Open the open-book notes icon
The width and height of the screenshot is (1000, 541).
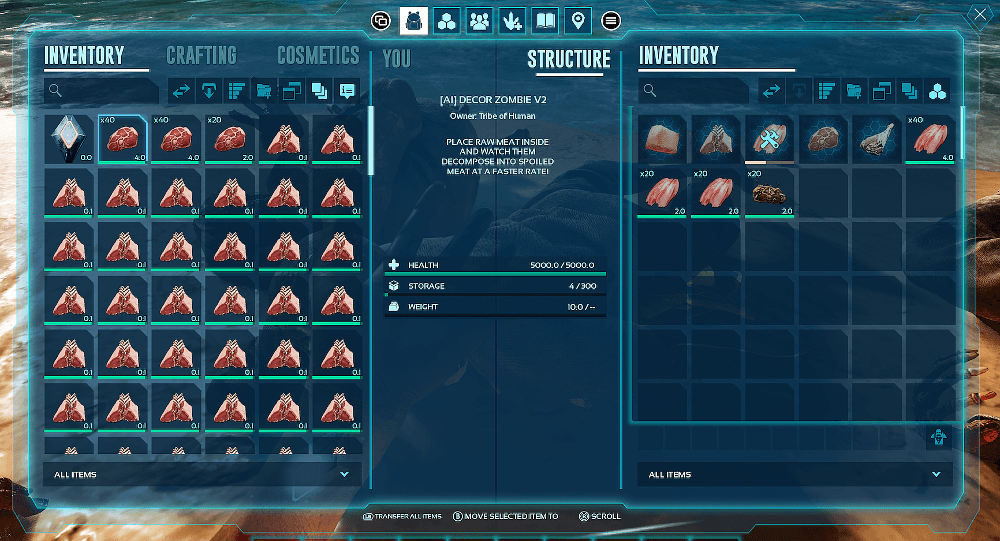545,20
